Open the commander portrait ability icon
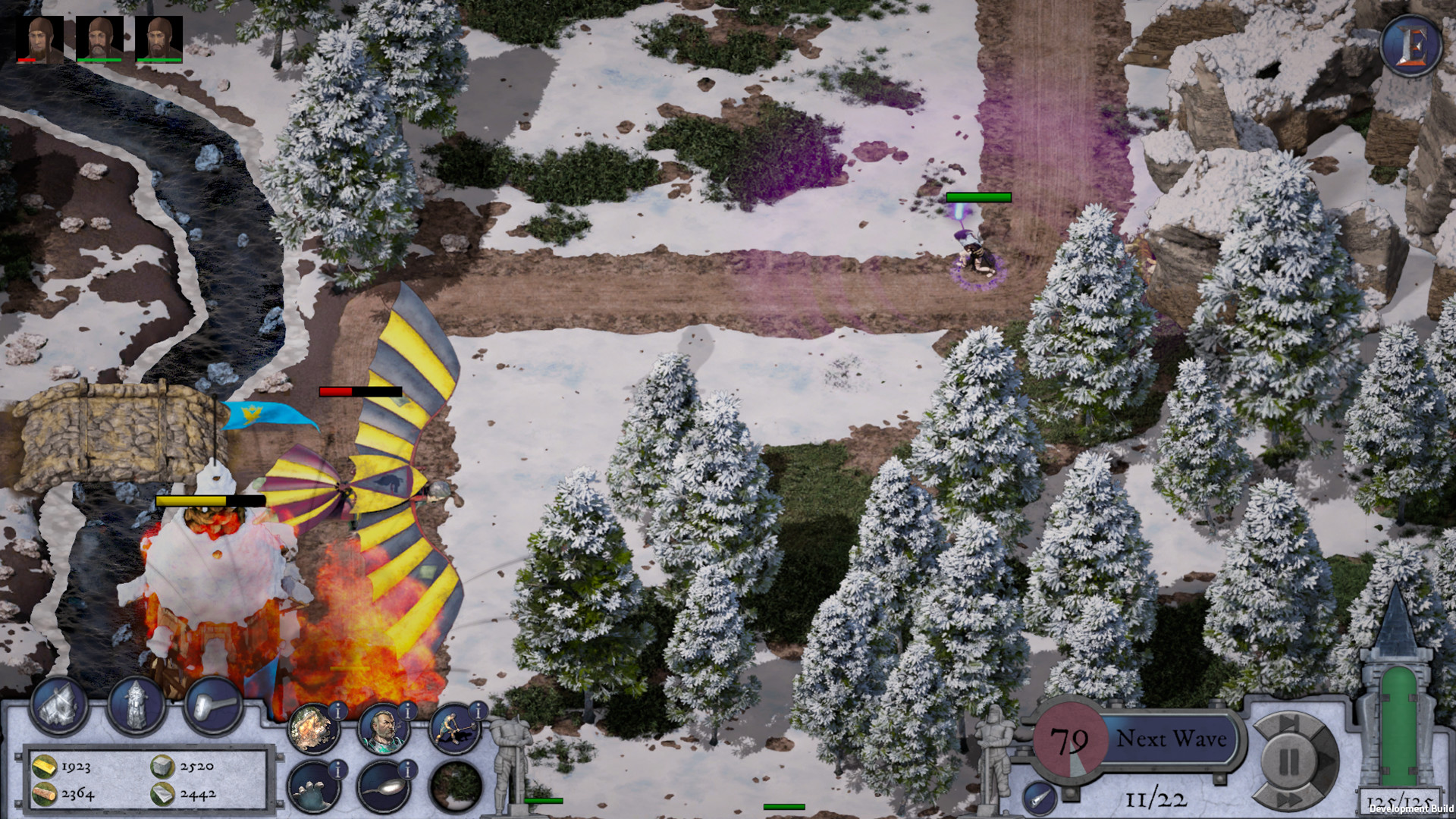The width and height of the screenshot is (1456, 819). 383,728
